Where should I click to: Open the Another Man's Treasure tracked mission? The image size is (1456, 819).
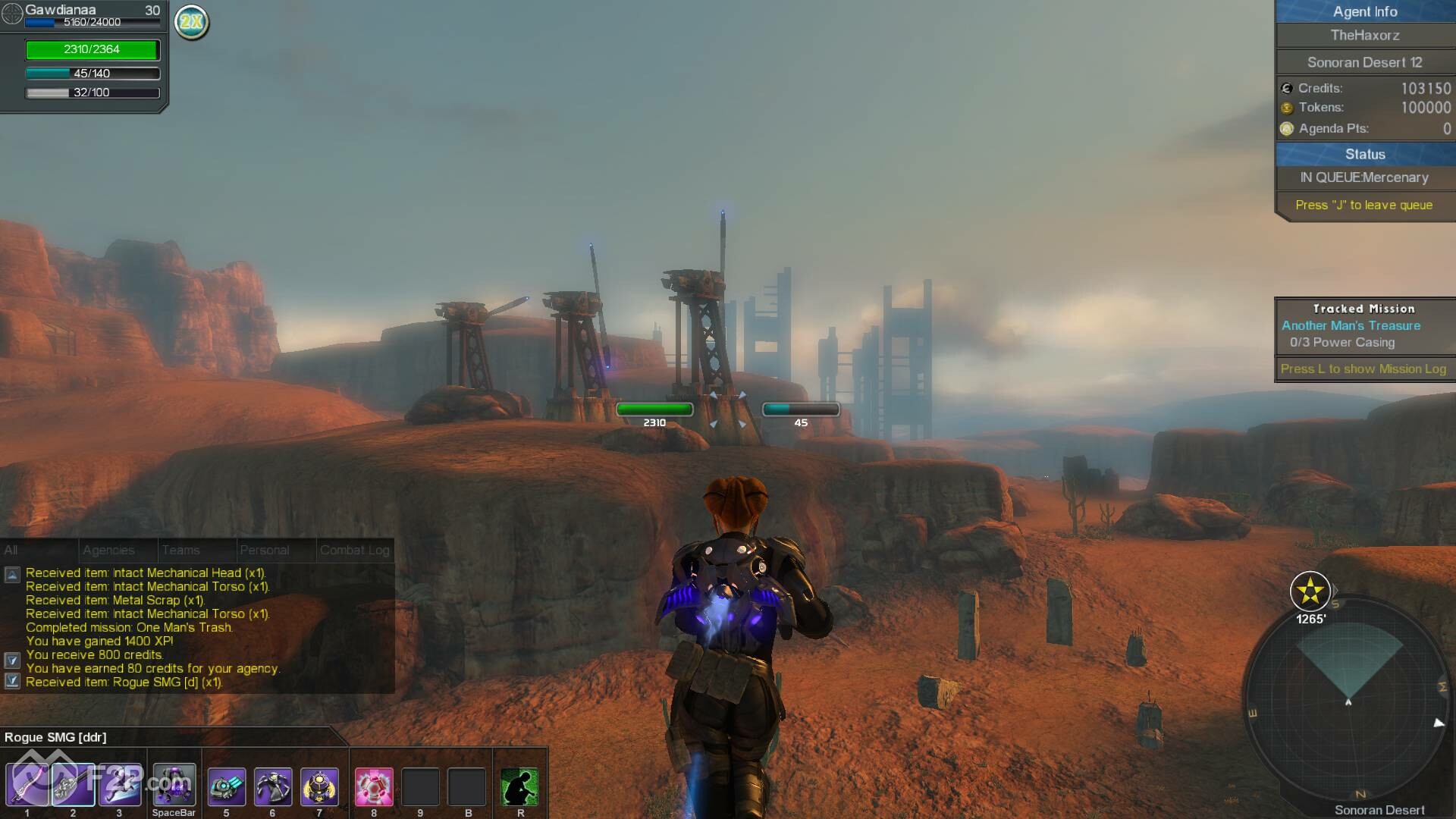1351,325
